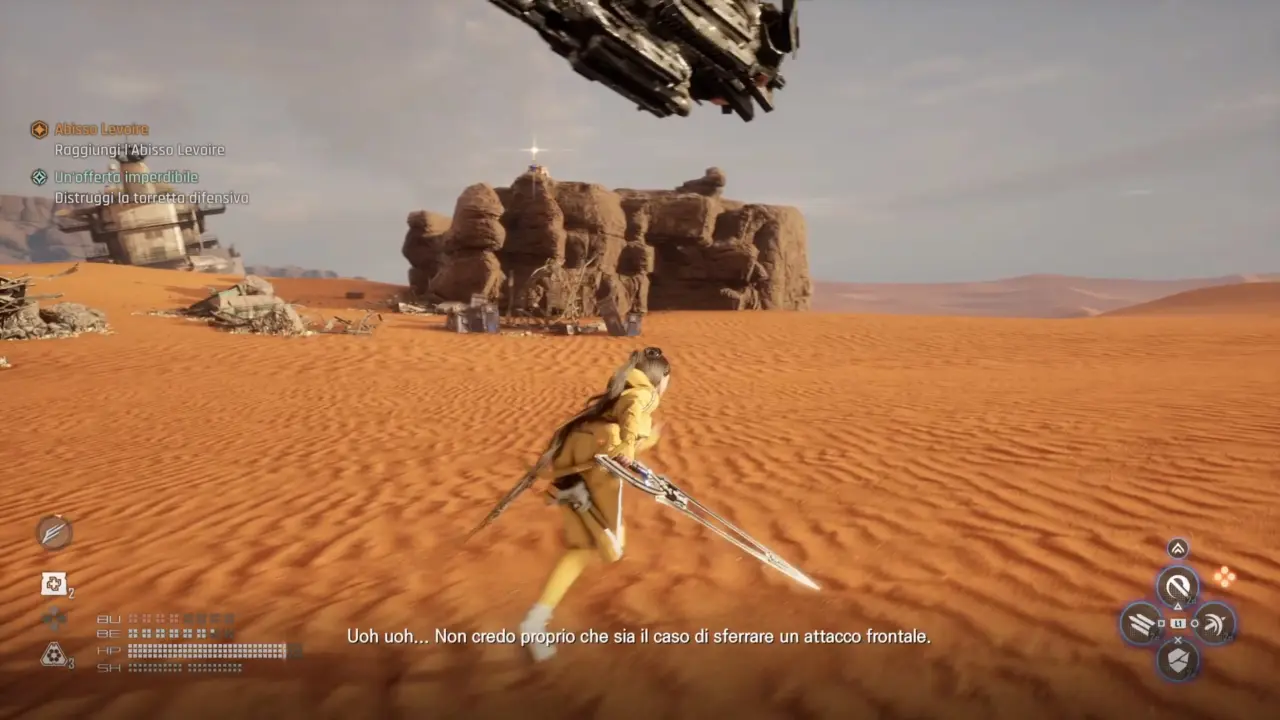Click the circular blade emblem on the left HUD

pos(53,533)
